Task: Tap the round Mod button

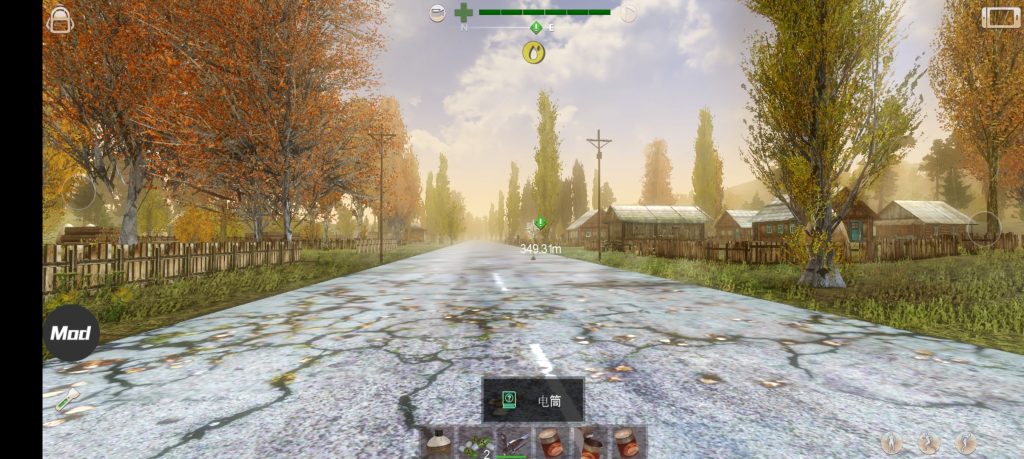Action: click(71, 333)
